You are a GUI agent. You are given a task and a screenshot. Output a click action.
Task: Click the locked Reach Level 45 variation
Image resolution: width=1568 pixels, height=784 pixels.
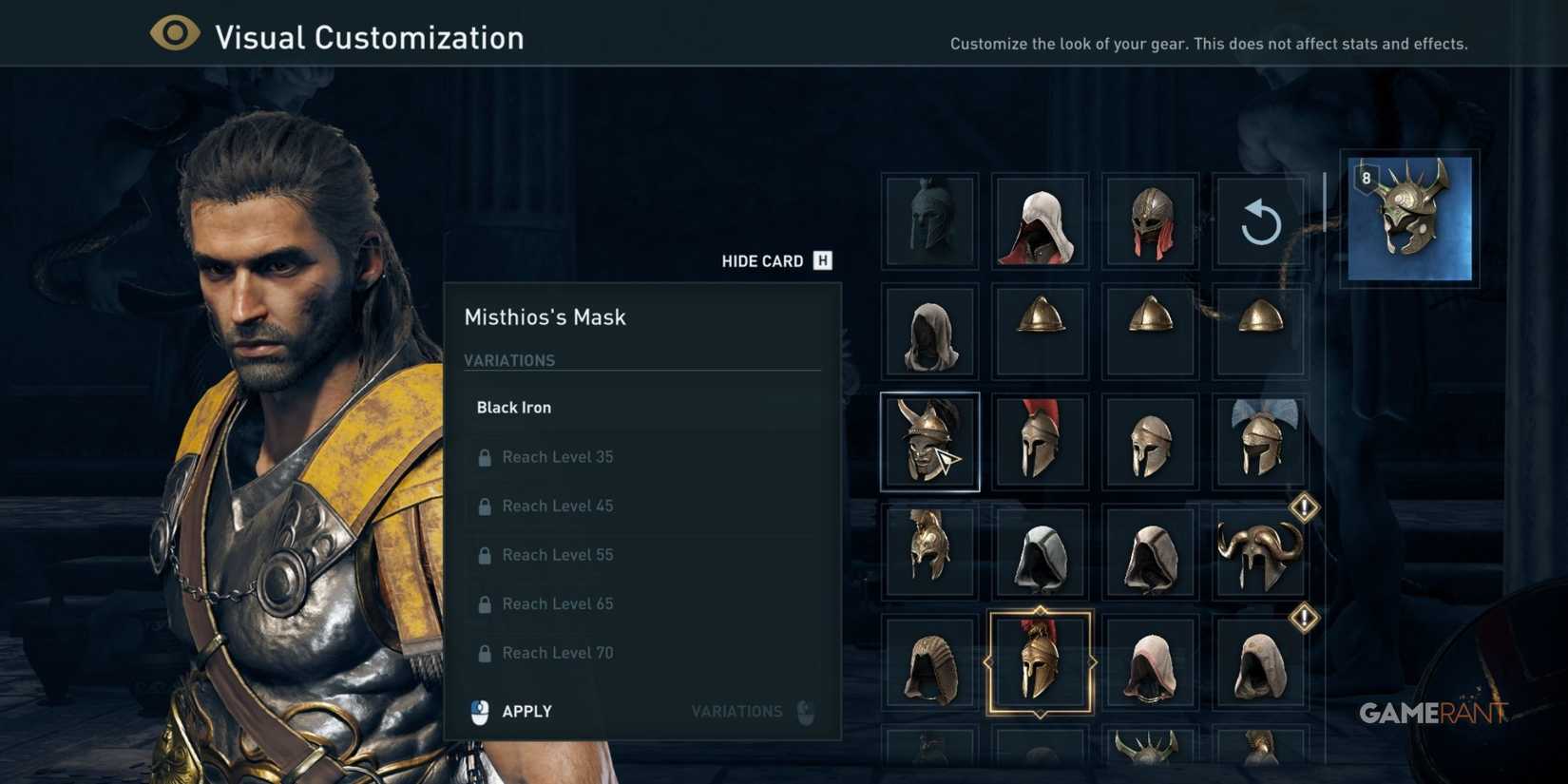coord(558,506)
